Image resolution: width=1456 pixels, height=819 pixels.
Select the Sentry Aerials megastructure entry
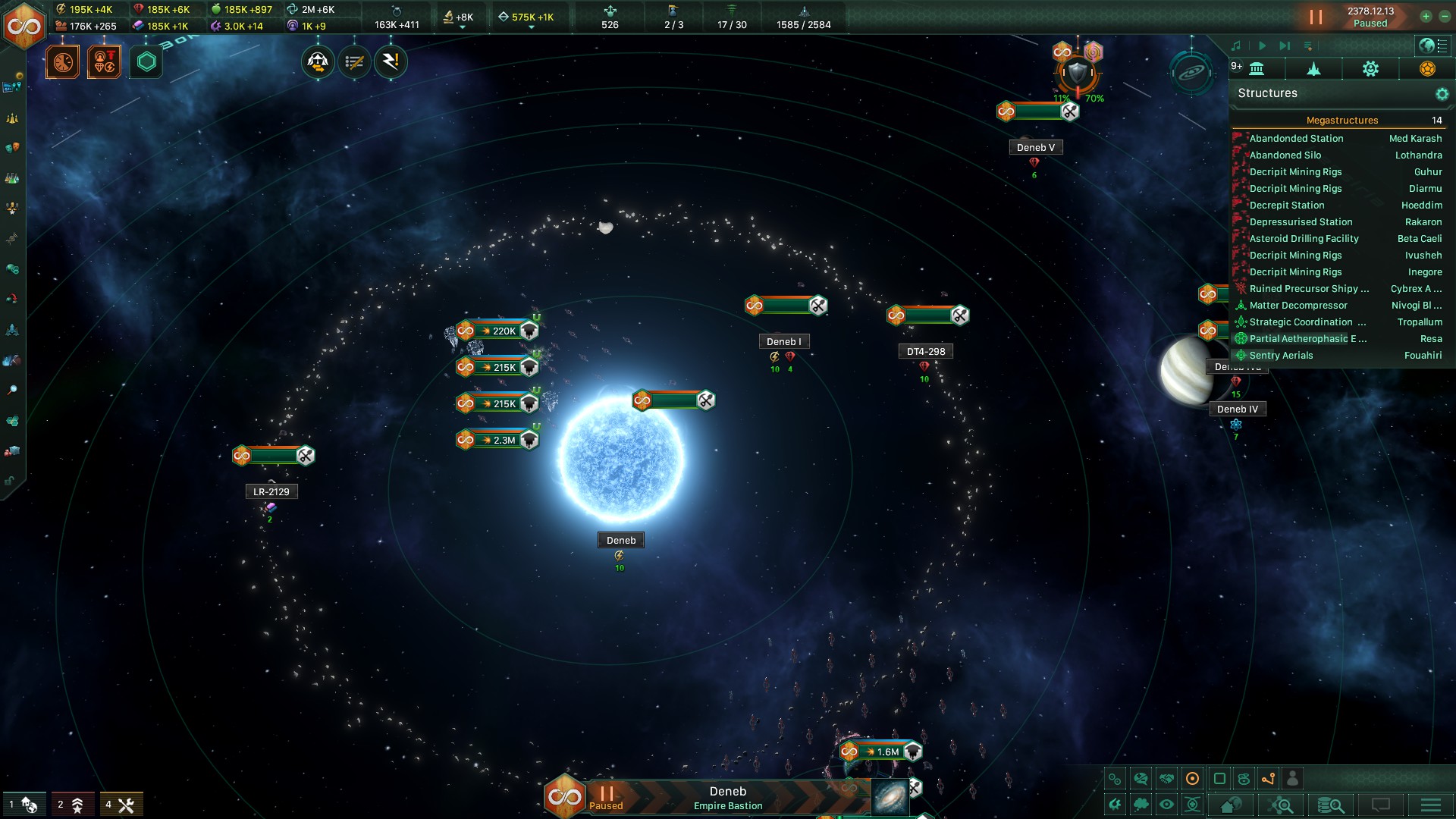tap(1281, 356)
